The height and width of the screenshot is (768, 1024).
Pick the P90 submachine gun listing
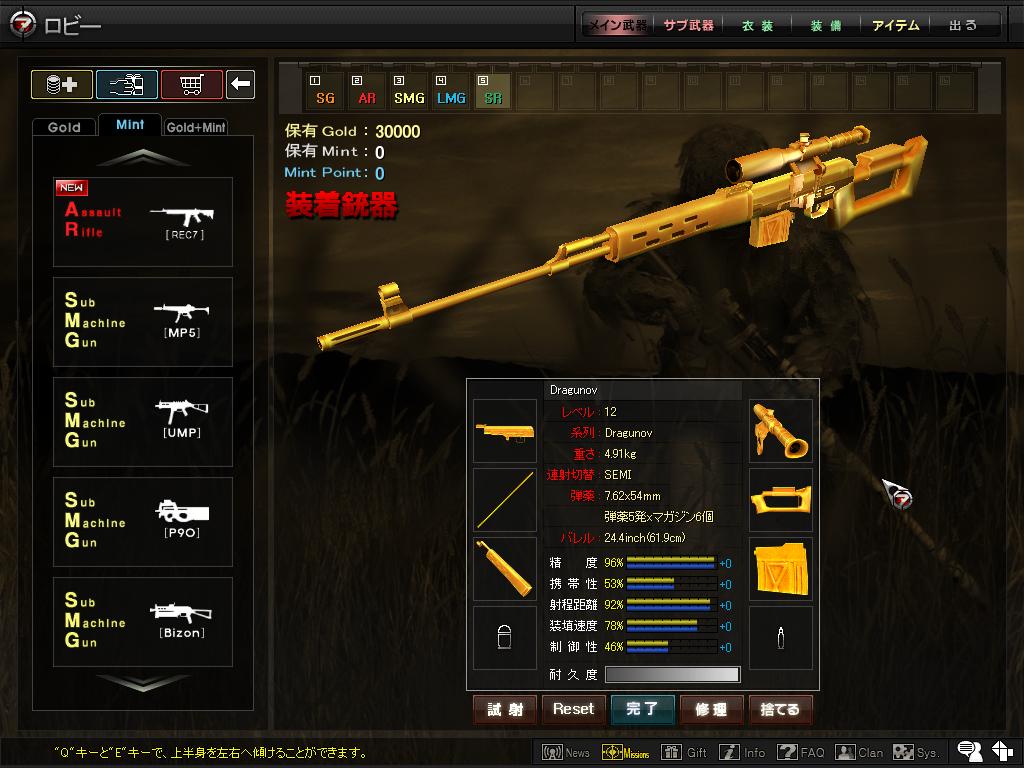point(143,522)
